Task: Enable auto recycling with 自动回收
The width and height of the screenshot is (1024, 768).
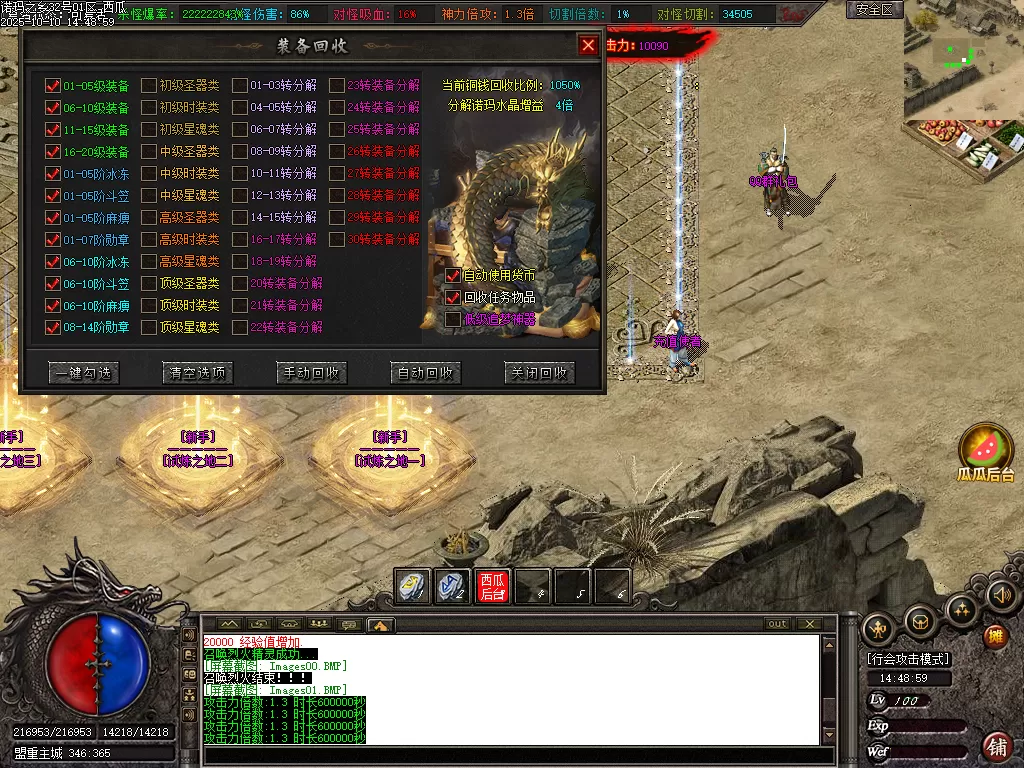Action: tap(426, 373)
